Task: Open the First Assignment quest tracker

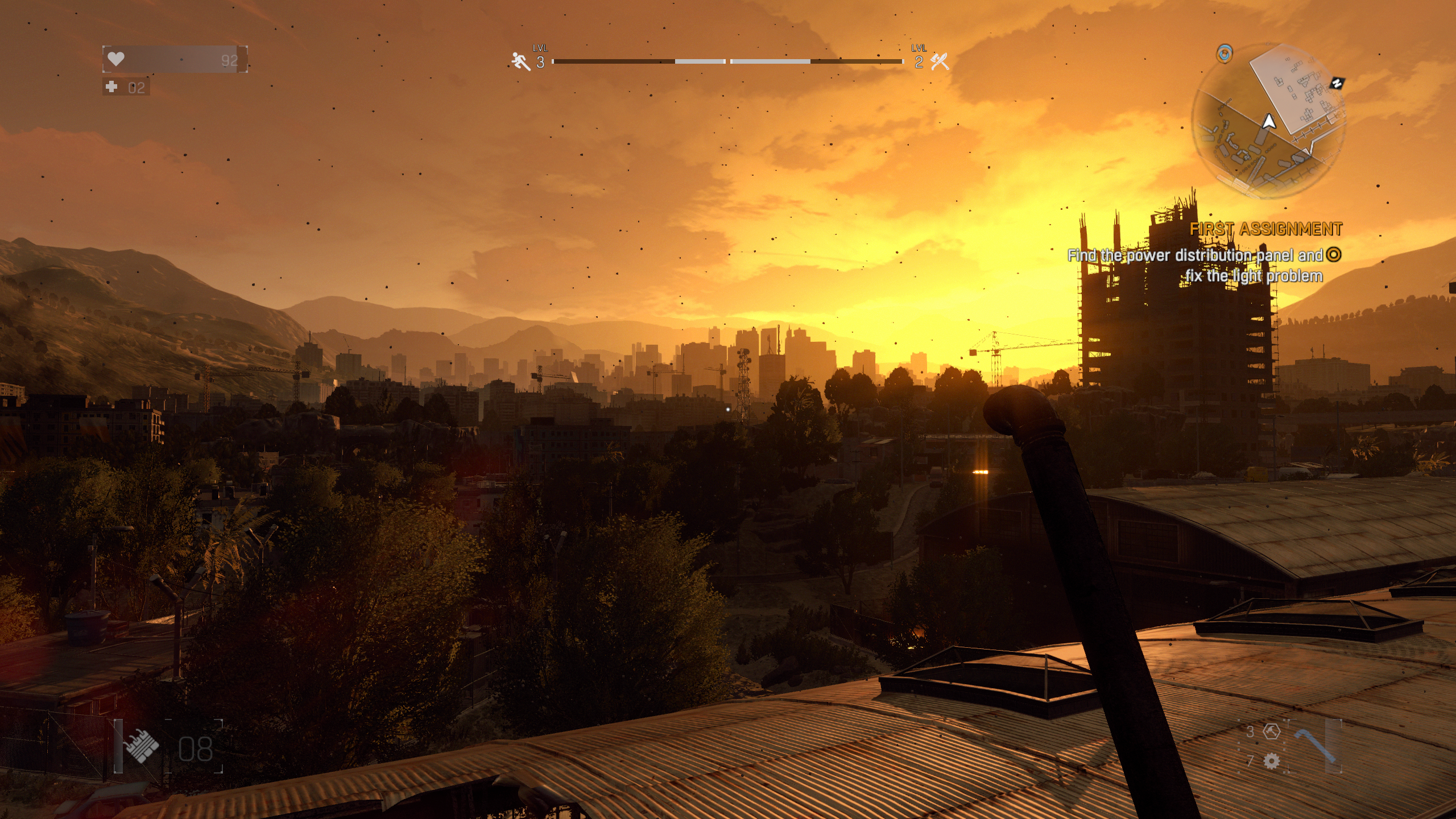Action: click(1266, 229)
